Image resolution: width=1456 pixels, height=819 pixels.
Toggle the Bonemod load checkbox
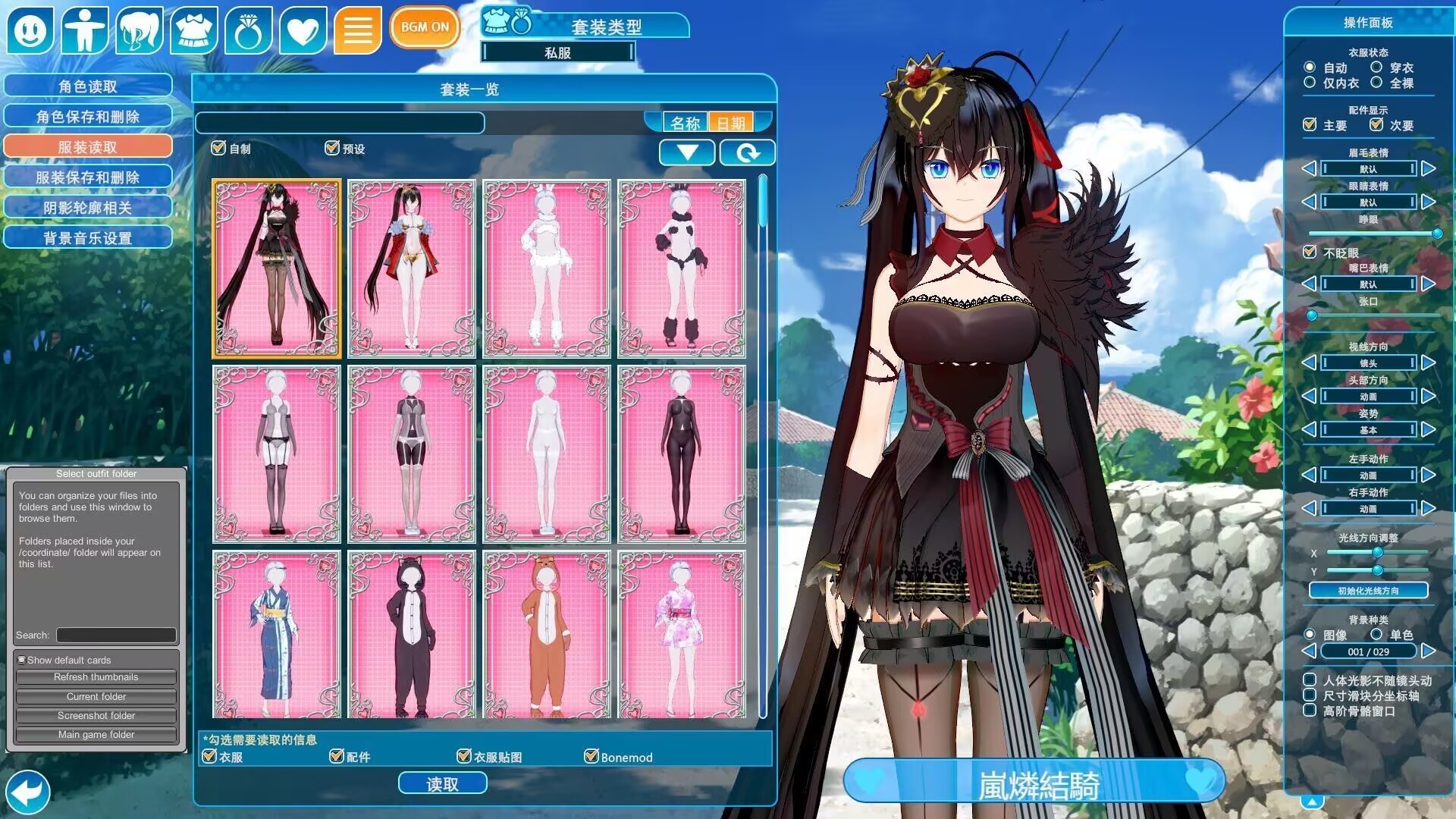[x=591, y=756]
